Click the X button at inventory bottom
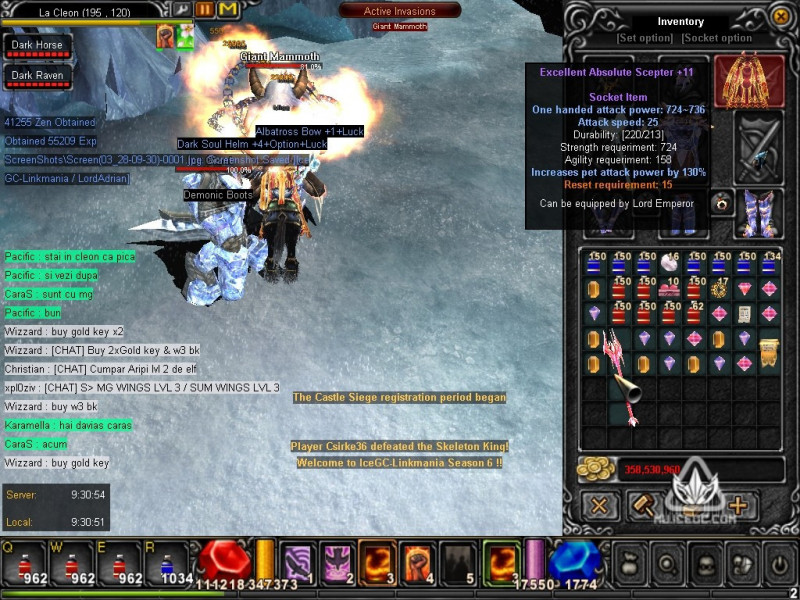Viewport: 800px width, 600px height. pos(599,505)
